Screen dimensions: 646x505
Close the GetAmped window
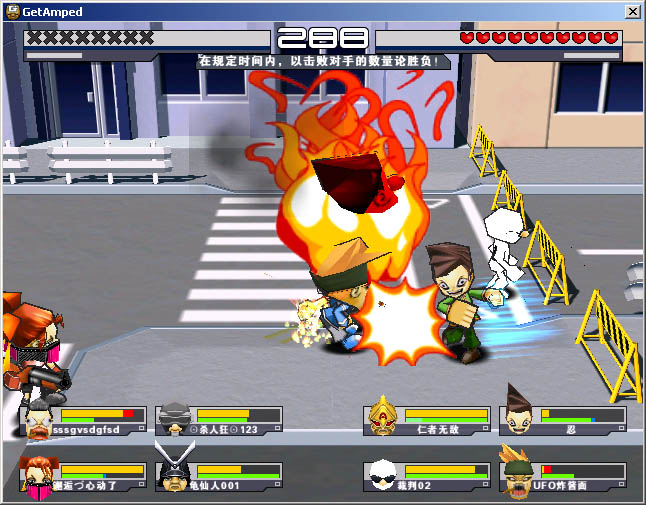[632, 11]
